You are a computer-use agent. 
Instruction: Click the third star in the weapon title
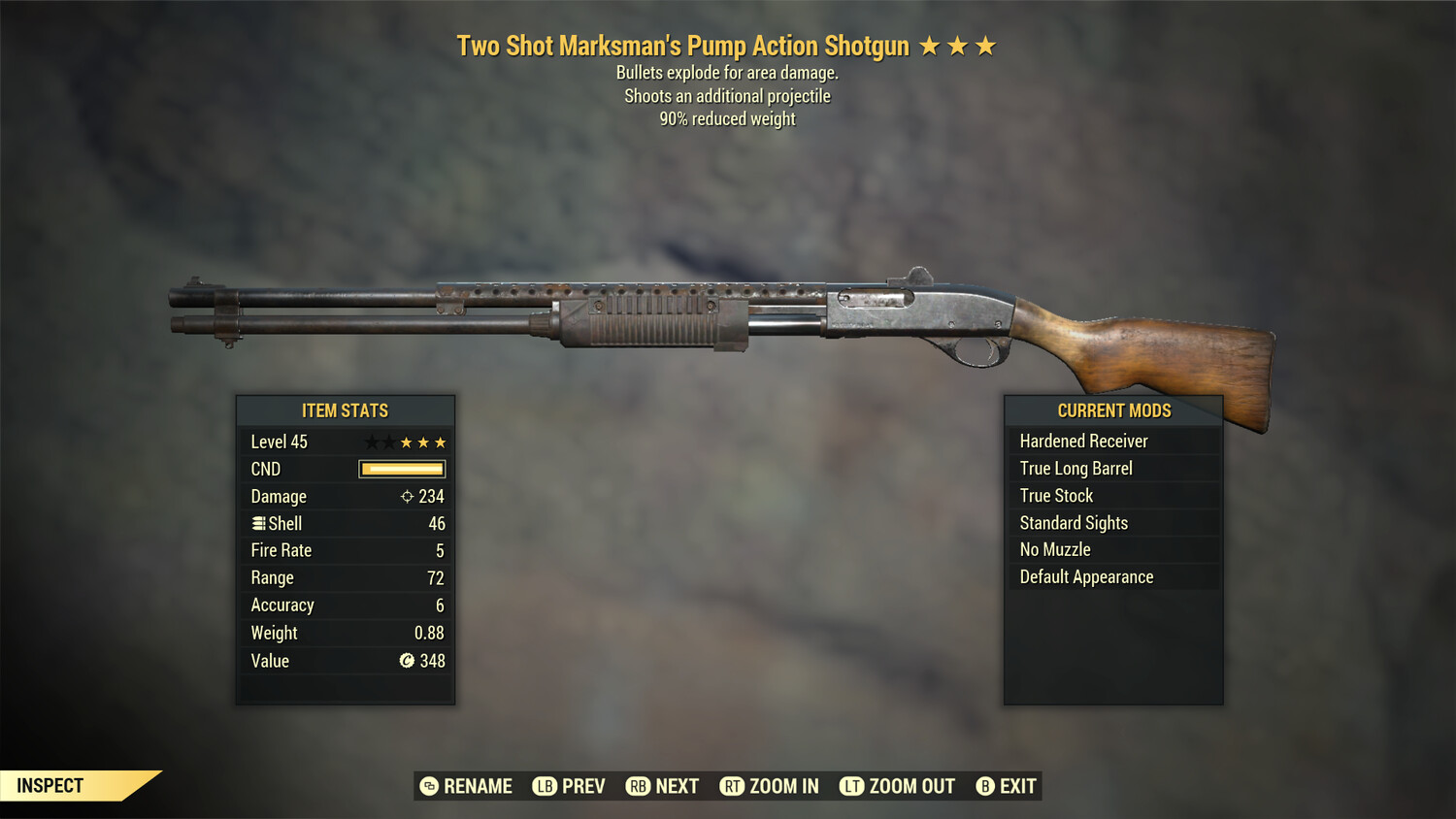[x=987, y=45]
